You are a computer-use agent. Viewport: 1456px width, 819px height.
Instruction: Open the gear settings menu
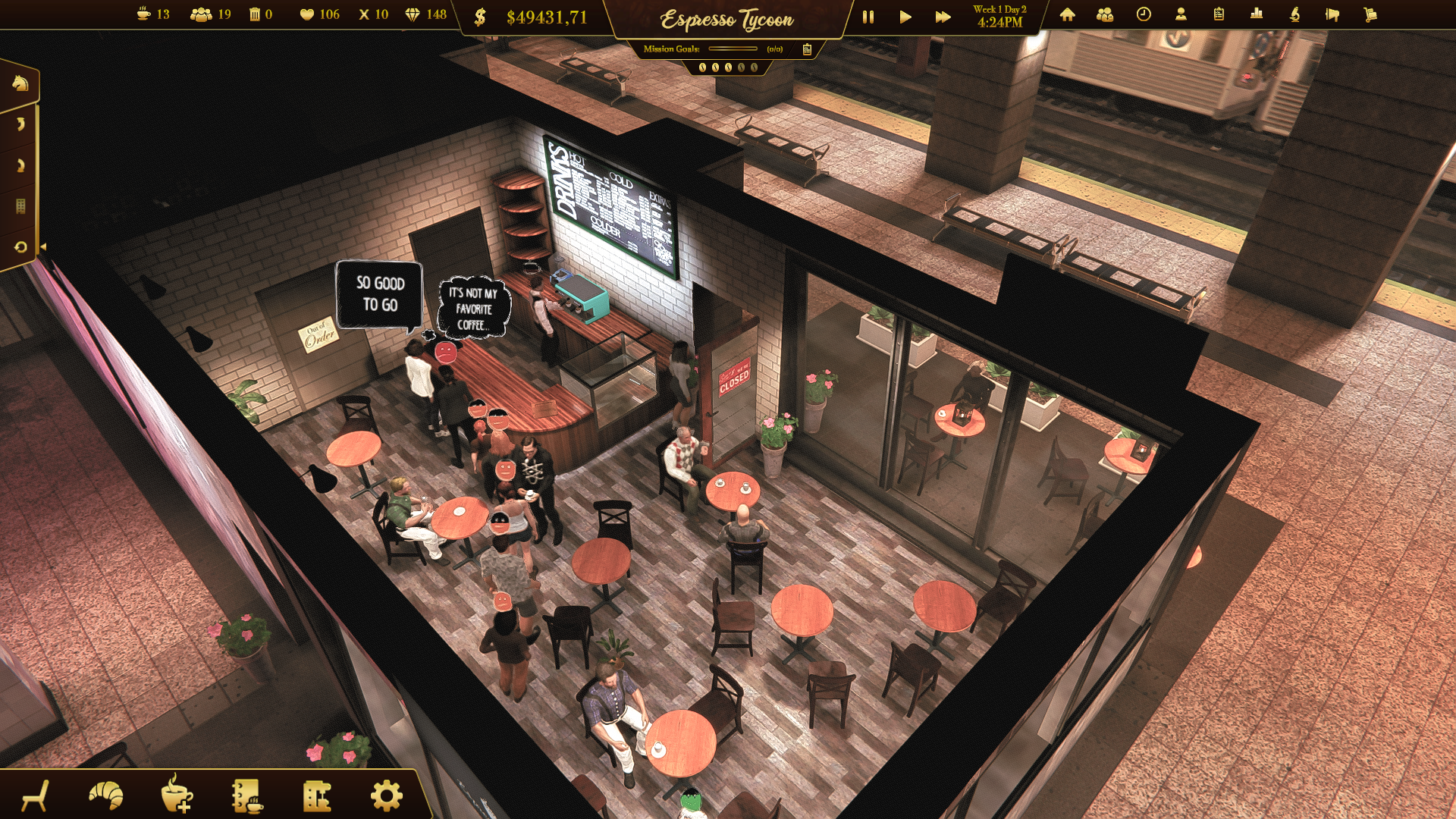(387, 795)
